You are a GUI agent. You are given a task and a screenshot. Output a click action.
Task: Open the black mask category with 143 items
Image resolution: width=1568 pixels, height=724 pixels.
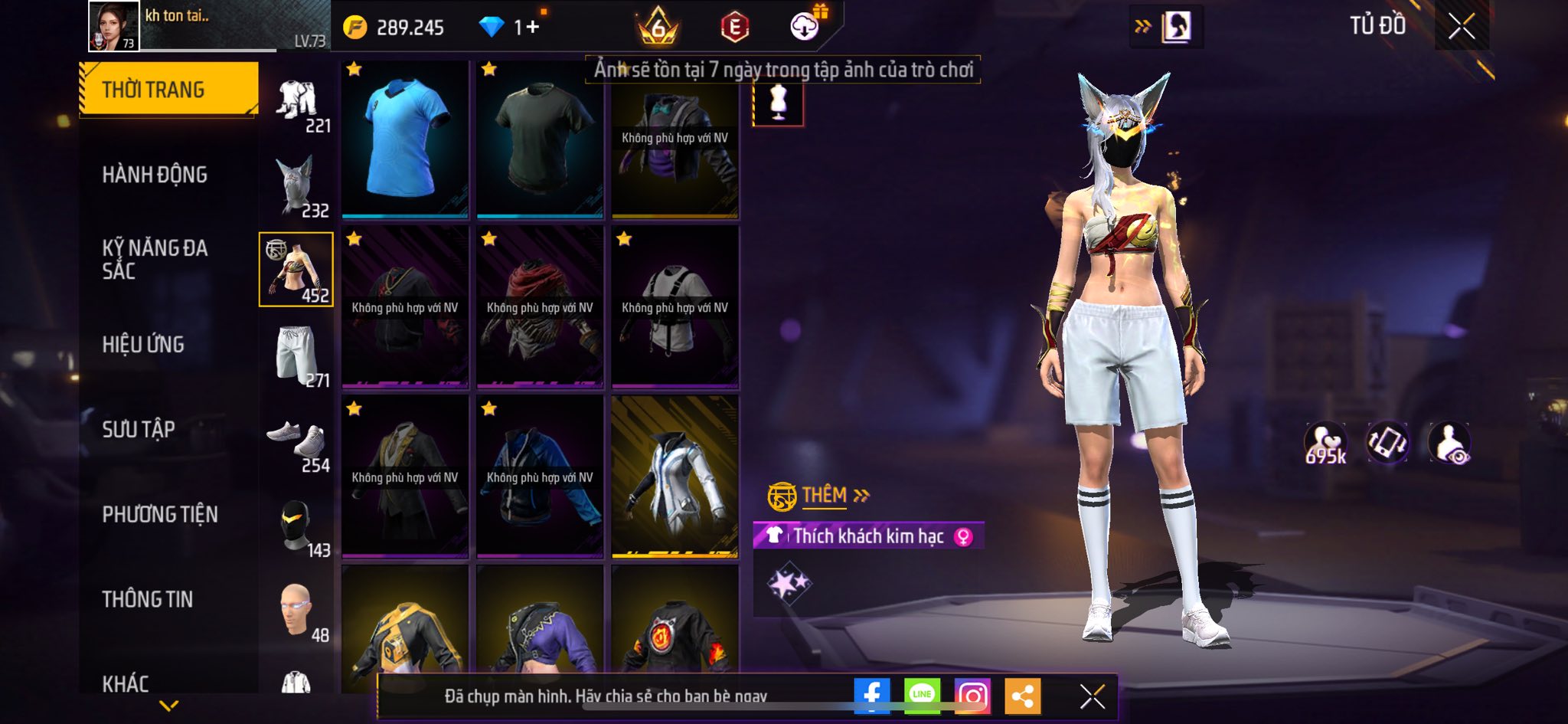(x=297, y=527)
